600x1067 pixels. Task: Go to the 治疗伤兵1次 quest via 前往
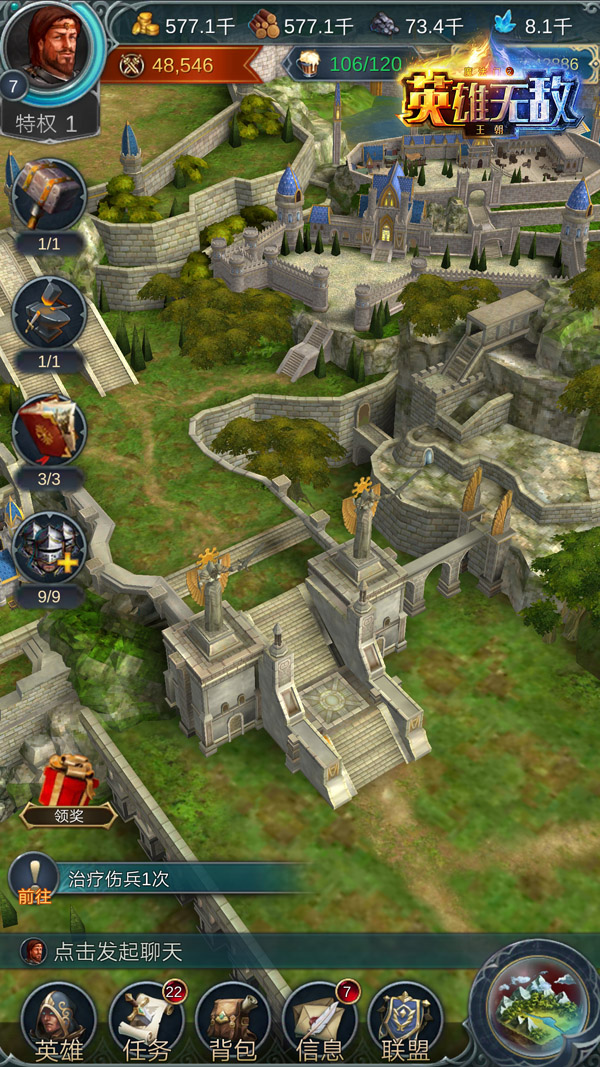(x=32, y=878)
